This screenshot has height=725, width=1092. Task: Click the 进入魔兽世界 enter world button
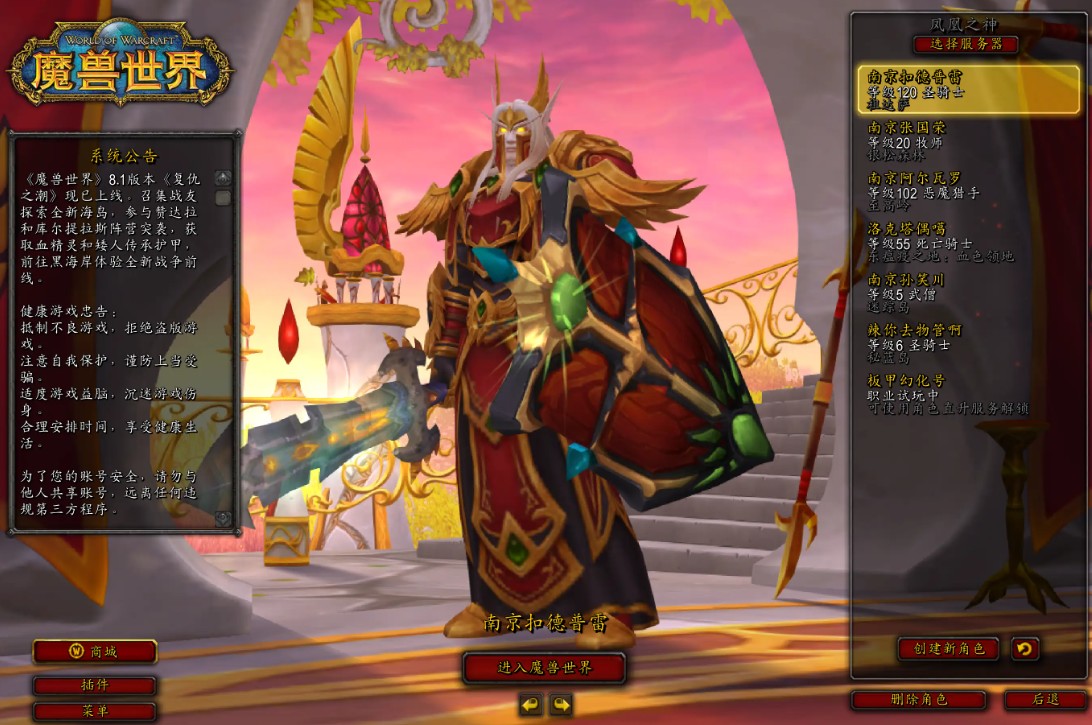coord(544,667)
